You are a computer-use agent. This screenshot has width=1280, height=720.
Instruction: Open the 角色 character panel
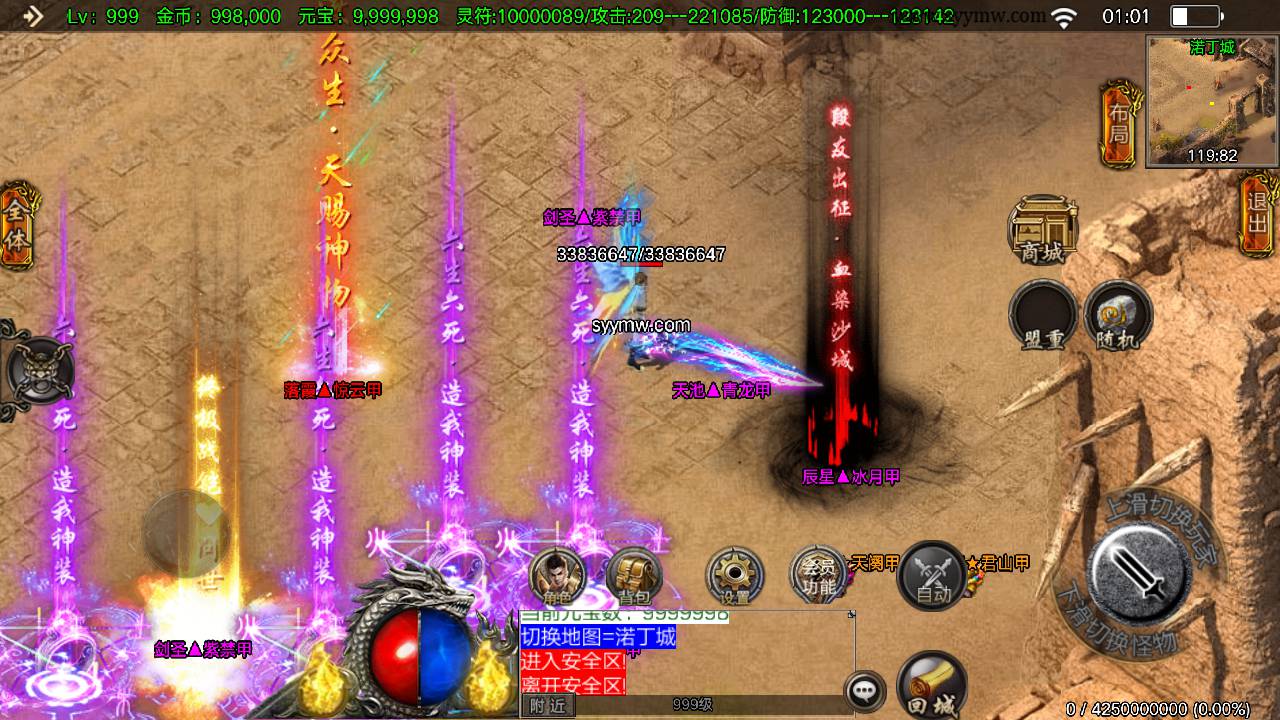pyautogui.click(x=557, y=576)
